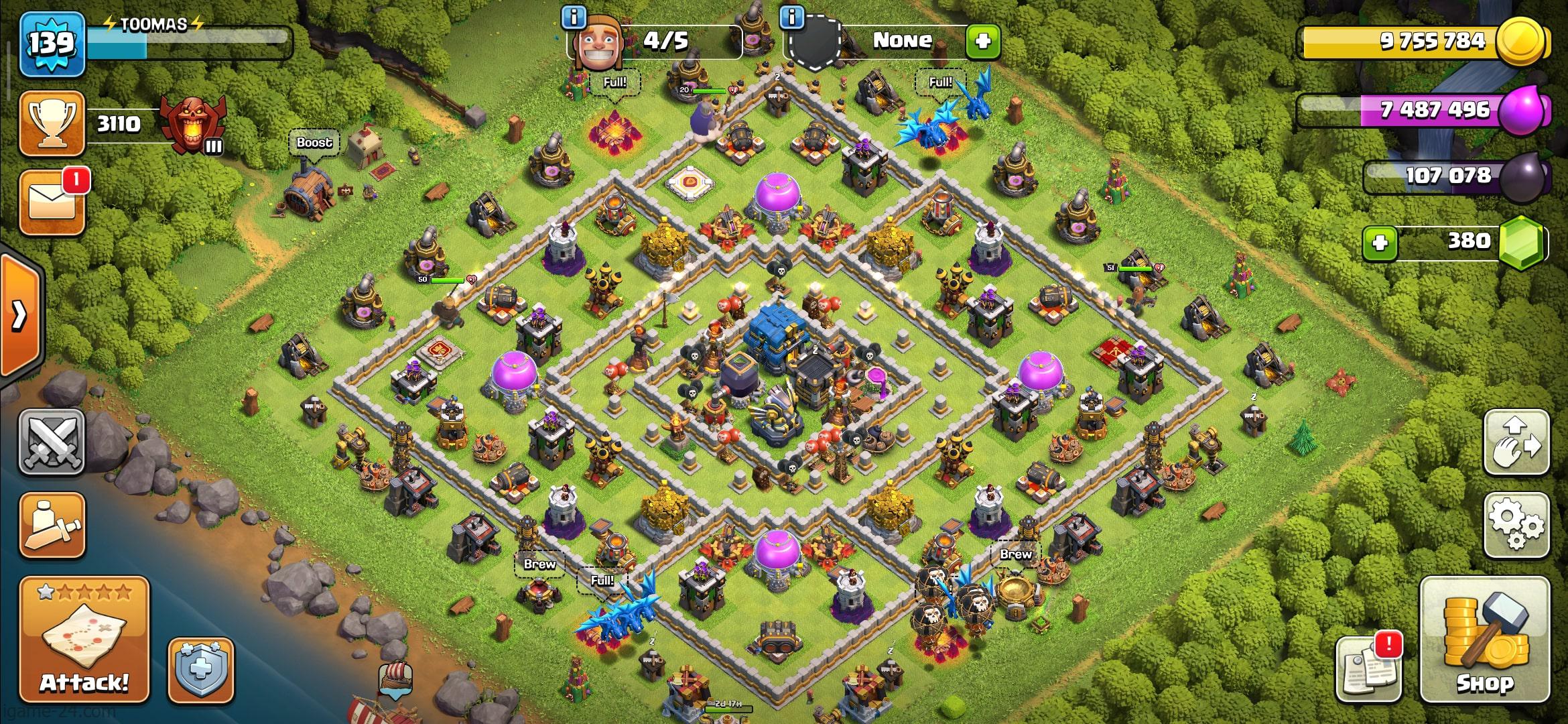The width and height of the screenshot is (1568, 724).
Task: Open the layout editor hand button
Action: 1516,443
